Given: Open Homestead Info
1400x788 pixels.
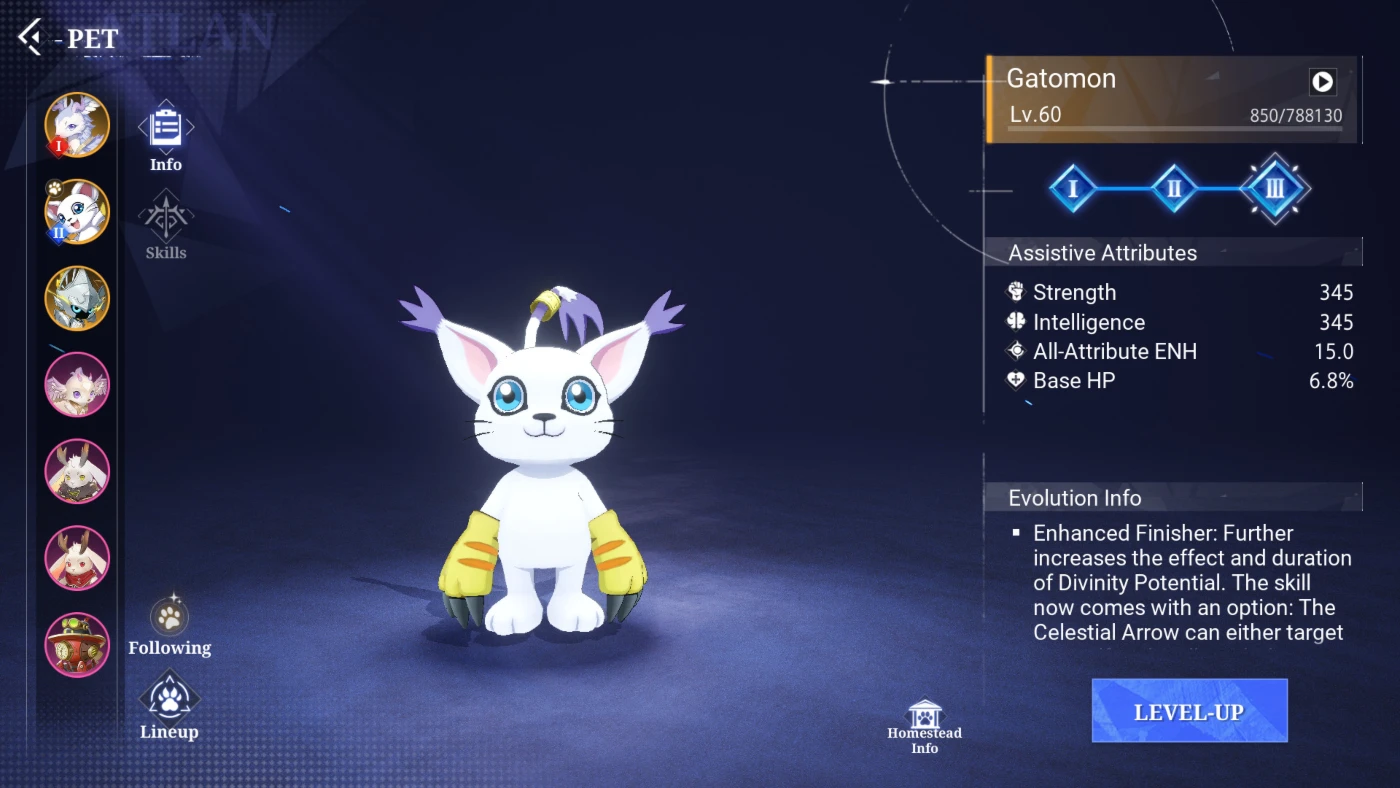Looking at the screenshot, I should coord(925,724).
